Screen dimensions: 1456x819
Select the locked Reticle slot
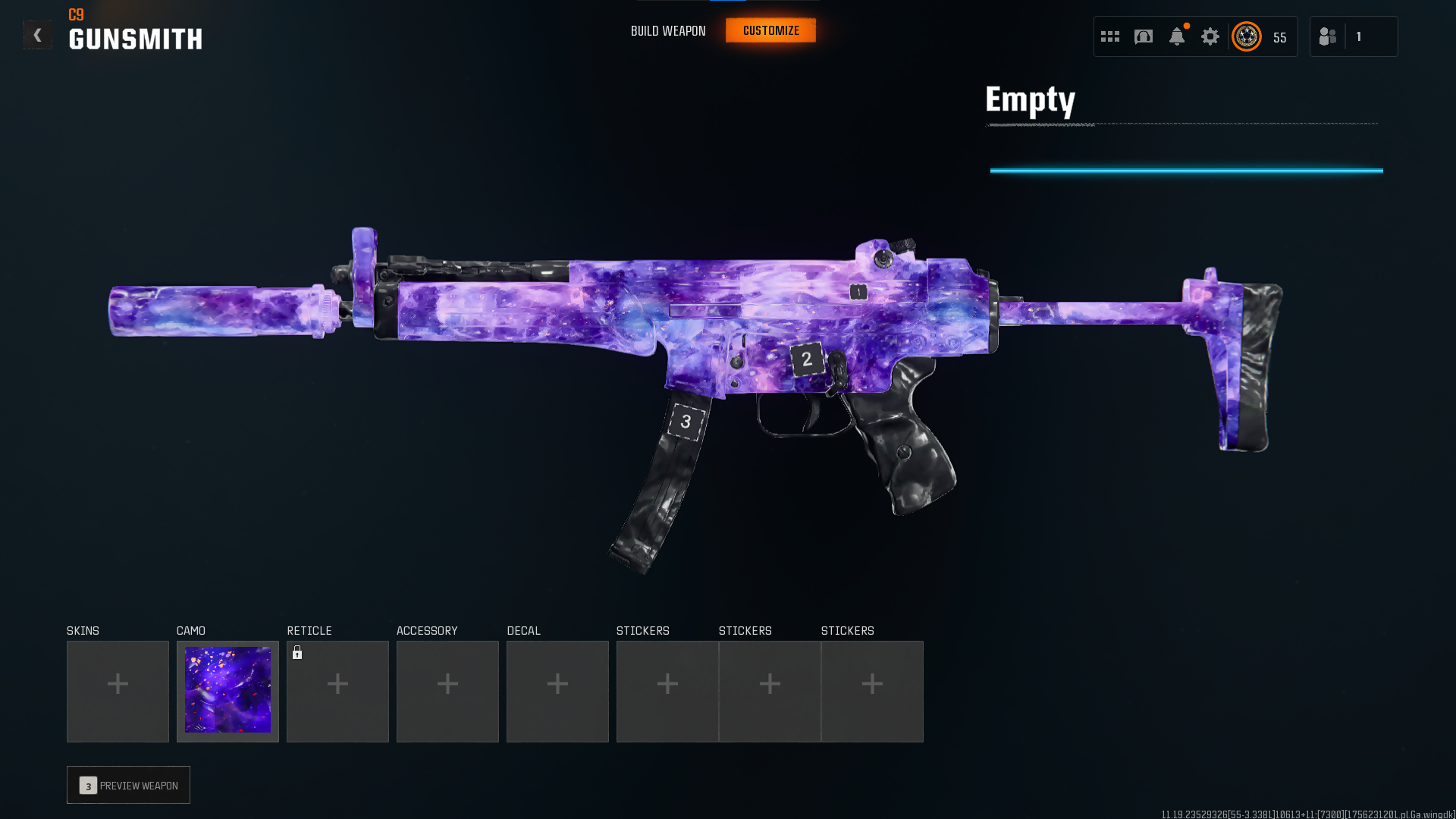pyautogui.click(x=337, y=691)
